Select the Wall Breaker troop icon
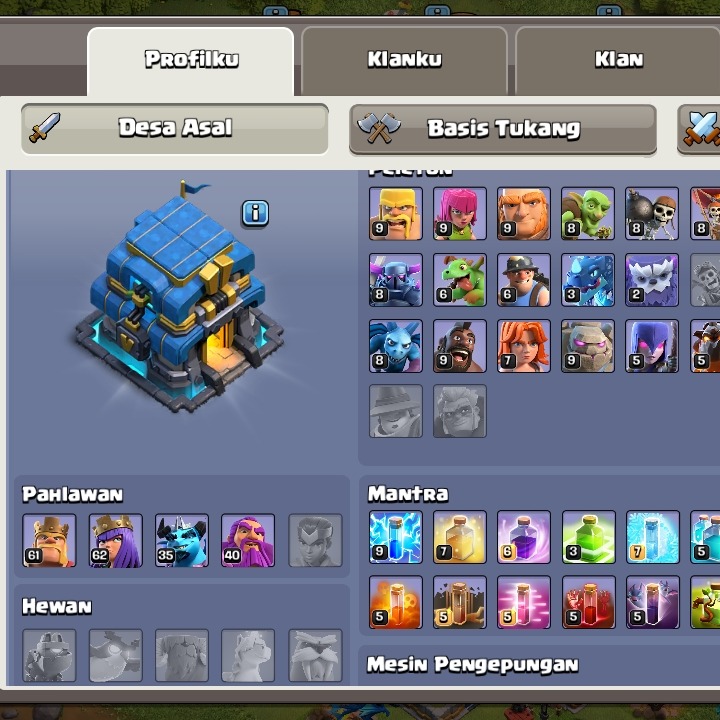 652,213
